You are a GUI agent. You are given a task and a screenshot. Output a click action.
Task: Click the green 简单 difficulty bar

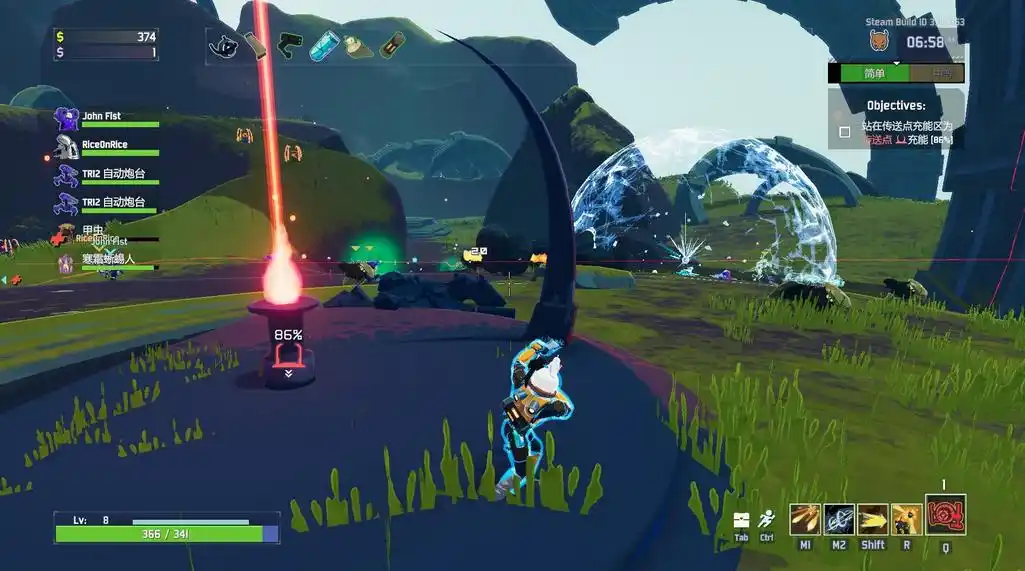click(874, 73)
